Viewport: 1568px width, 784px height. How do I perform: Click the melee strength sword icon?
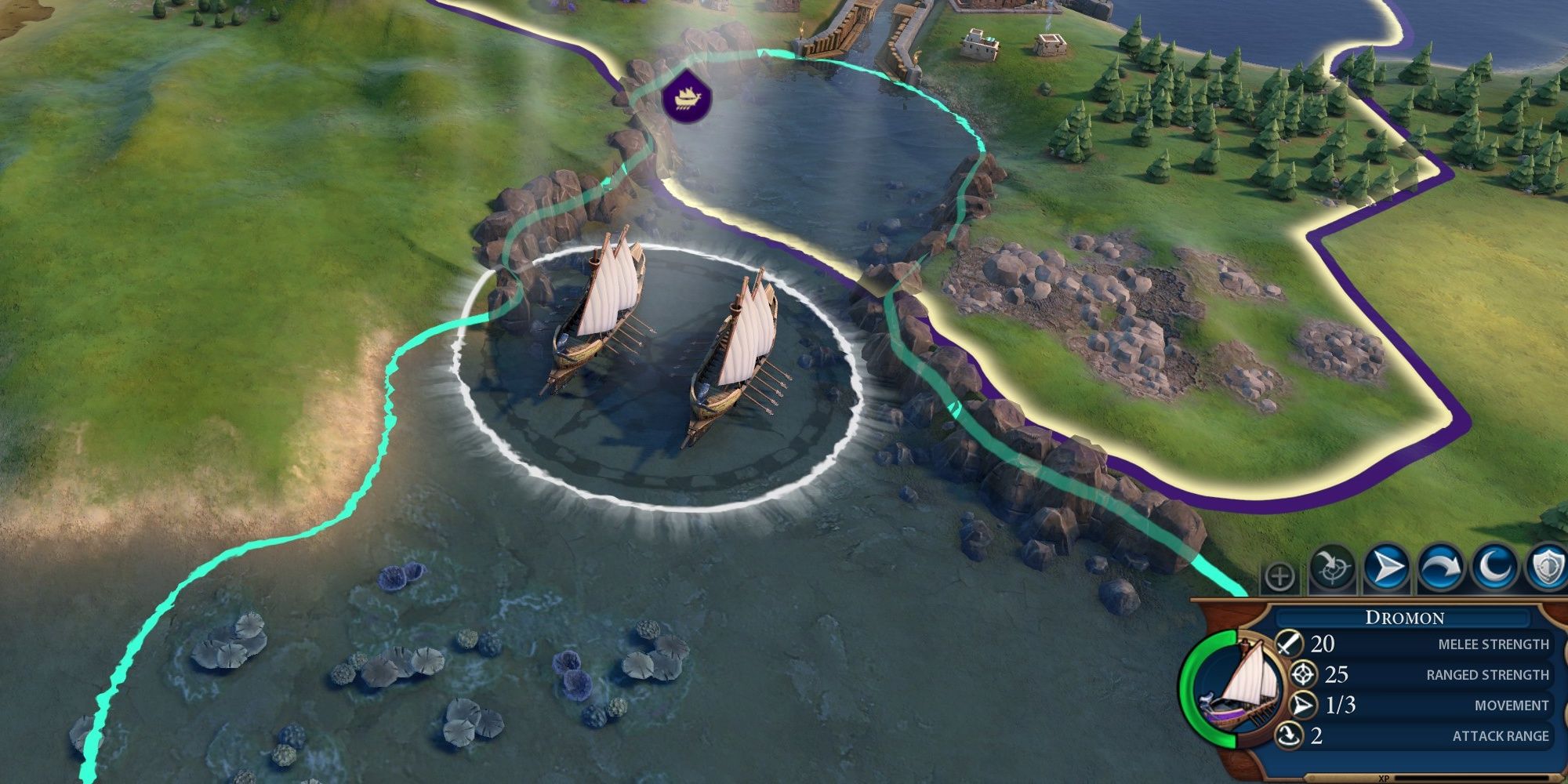pyautogui.click(x=1289, y=644)
